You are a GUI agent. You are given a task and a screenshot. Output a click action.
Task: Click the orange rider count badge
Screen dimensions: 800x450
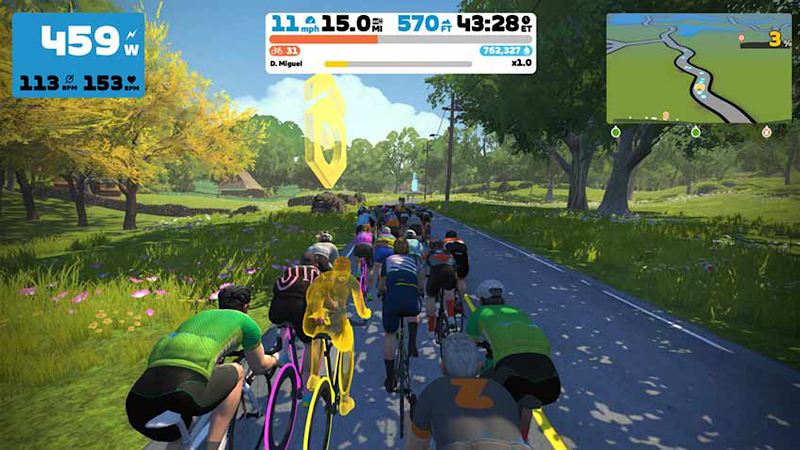click(x=285, y=50)
